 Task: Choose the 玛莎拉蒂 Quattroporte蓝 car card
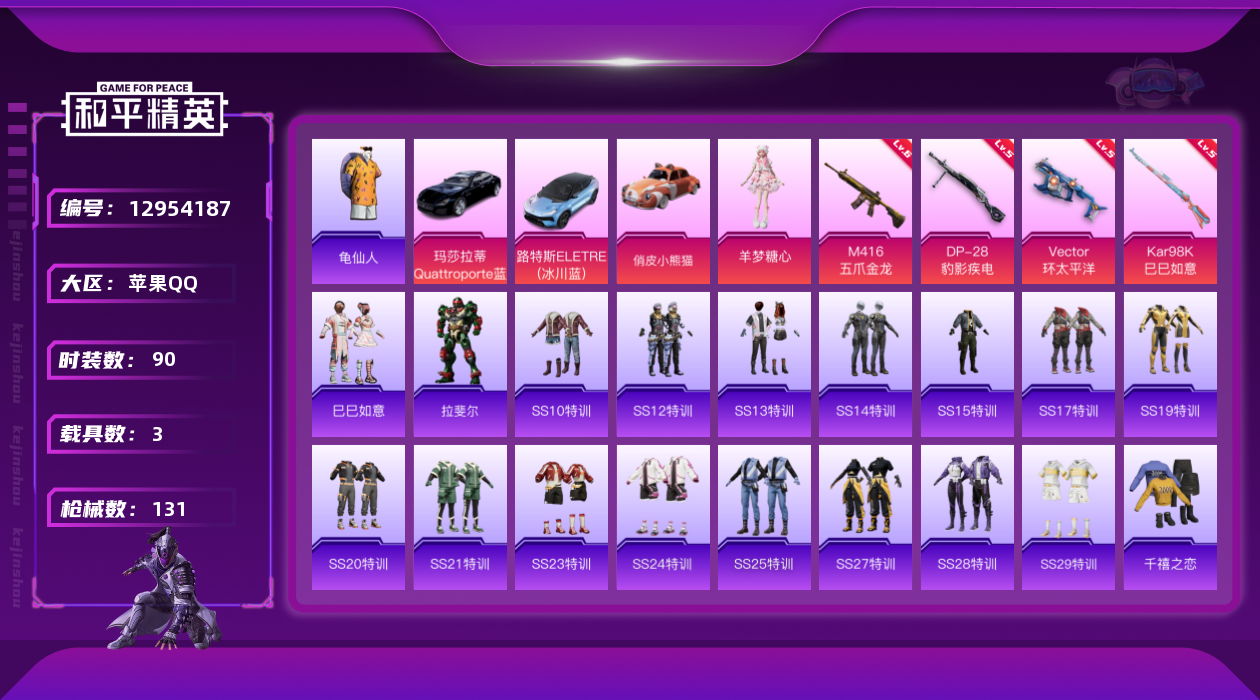460,211
